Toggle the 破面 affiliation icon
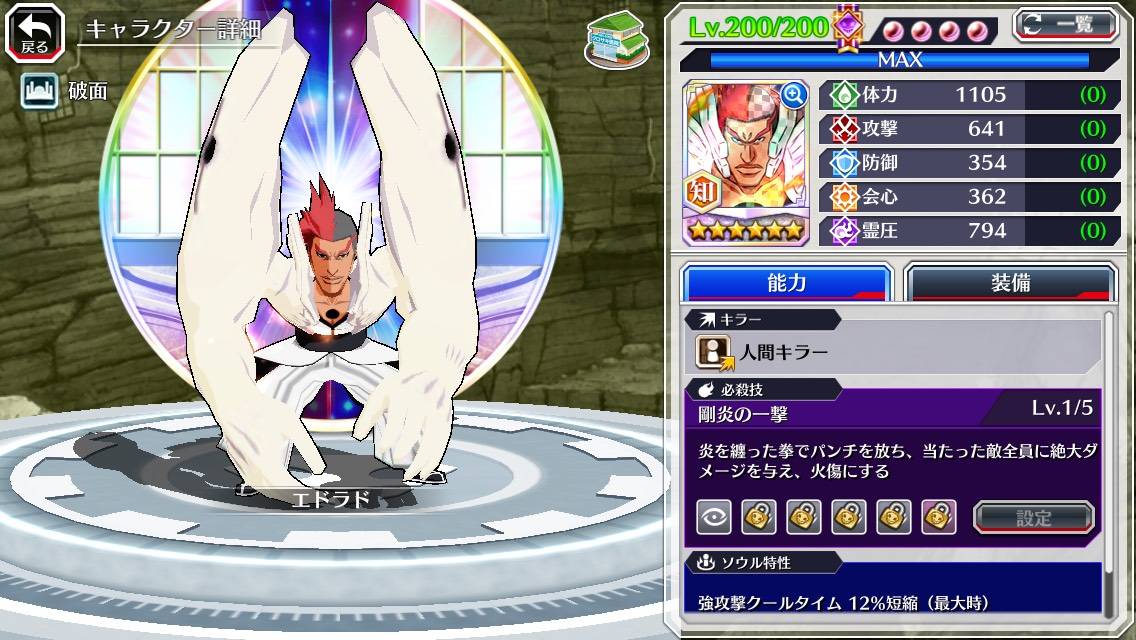Image resolution: width=1136 pixels, height=640 pixels. pos(37,91)
